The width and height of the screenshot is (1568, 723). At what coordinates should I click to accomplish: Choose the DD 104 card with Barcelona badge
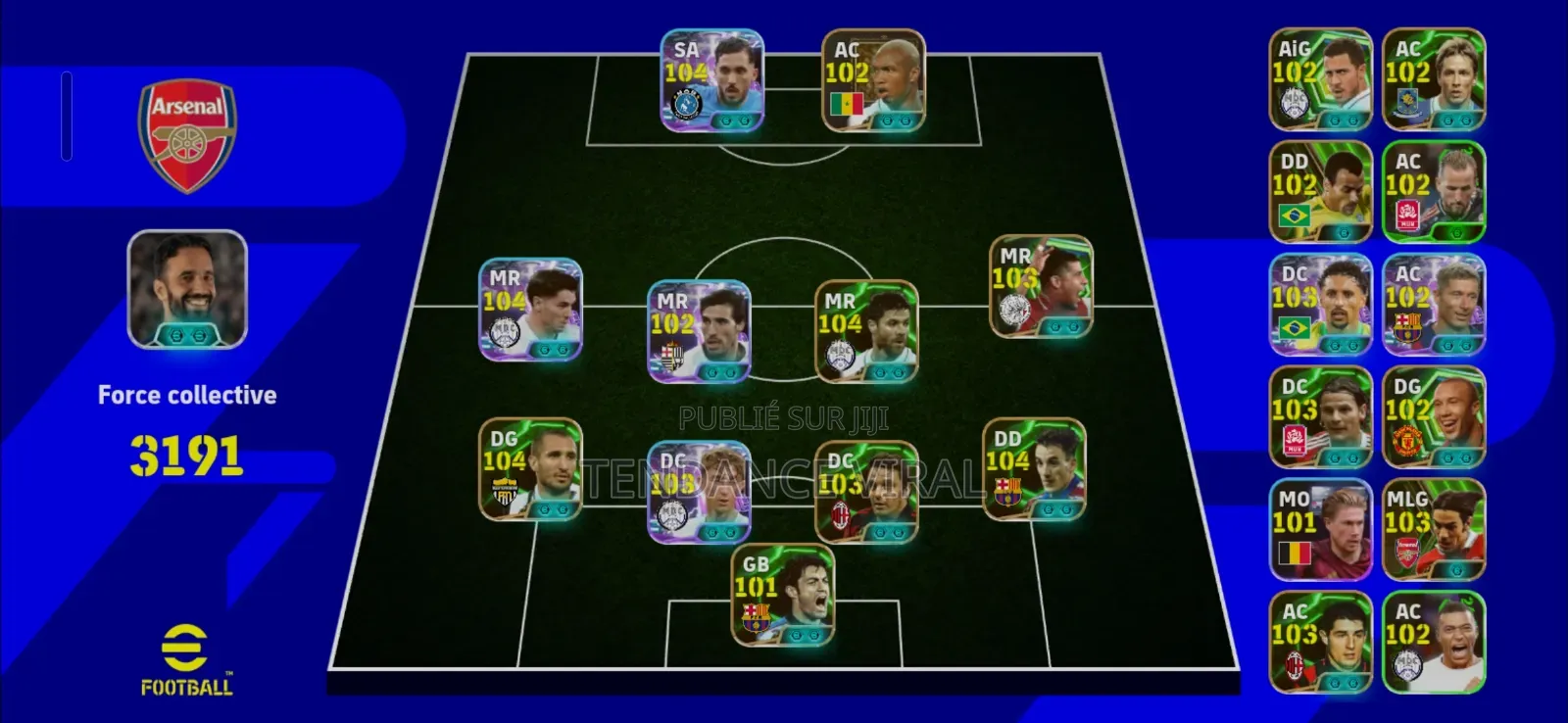(1034, 469)
